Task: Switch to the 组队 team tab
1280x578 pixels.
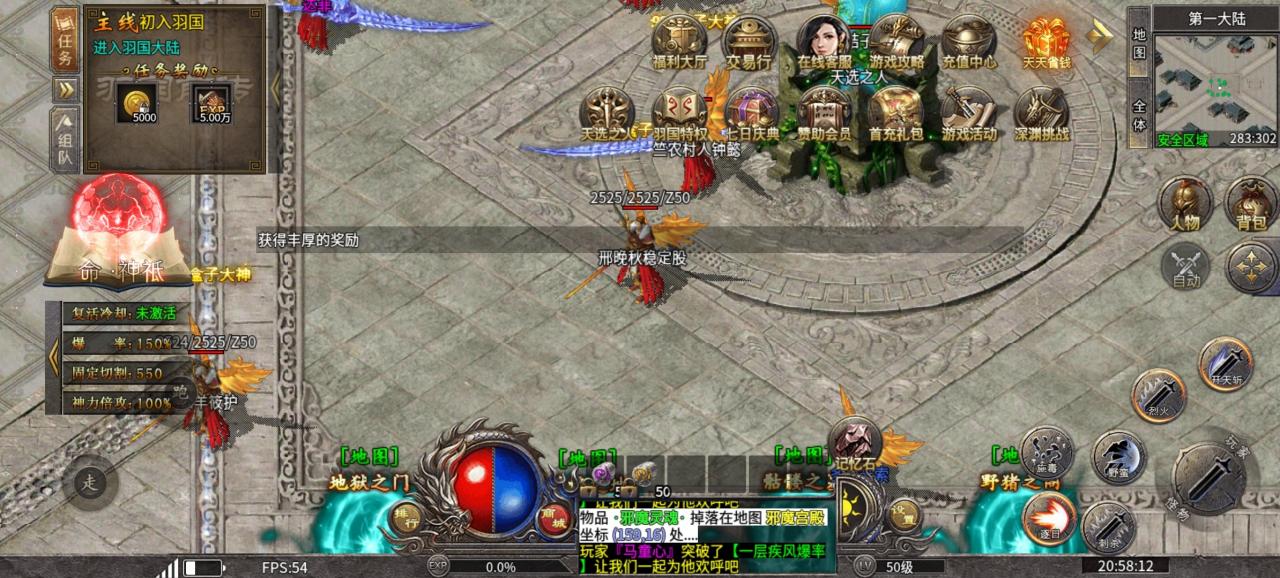Action: [65, 140]
